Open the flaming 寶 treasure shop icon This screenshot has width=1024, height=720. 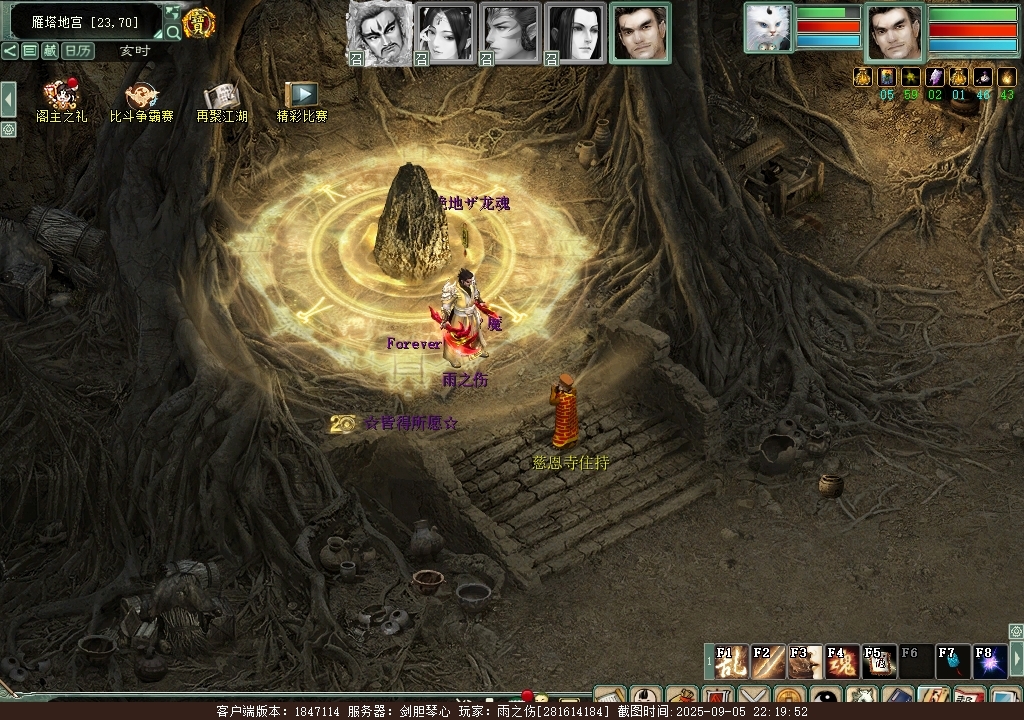(199, 22)
